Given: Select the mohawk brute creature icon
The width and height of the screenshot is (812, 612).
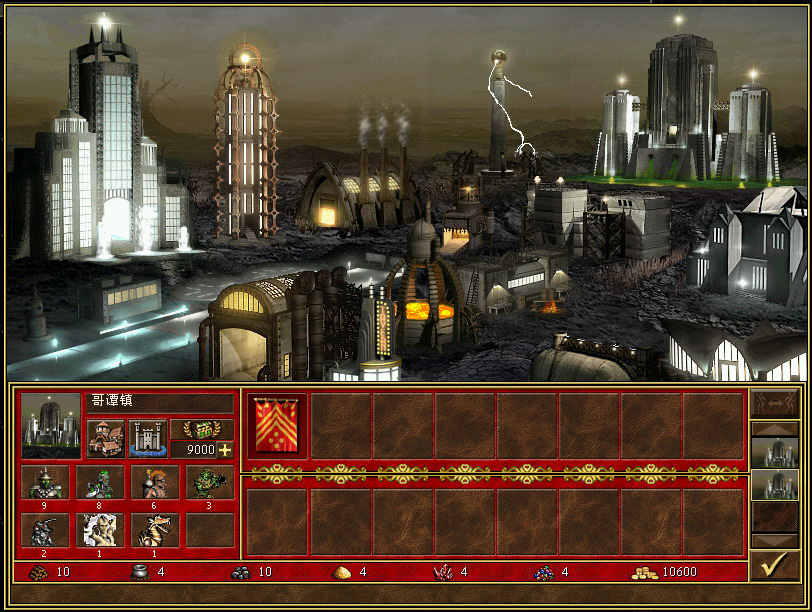Looking at the screenshot, I should coord(155,482).
